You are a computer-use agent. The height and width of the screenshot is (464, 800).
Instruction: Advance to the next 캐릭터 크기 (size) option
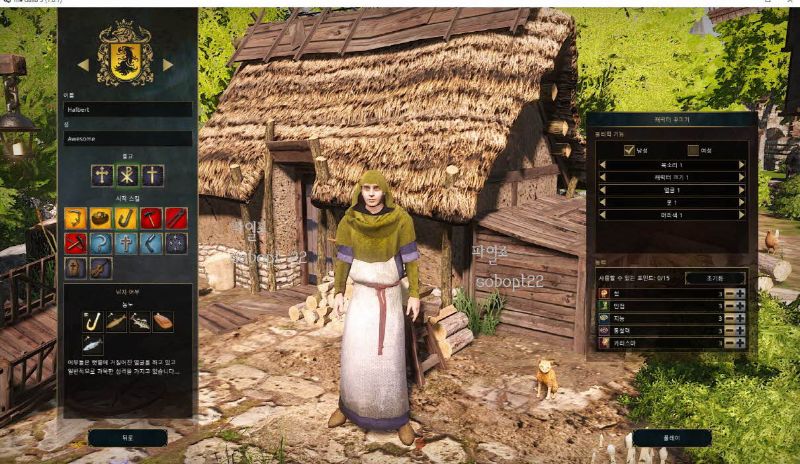(x=742, y=177)
